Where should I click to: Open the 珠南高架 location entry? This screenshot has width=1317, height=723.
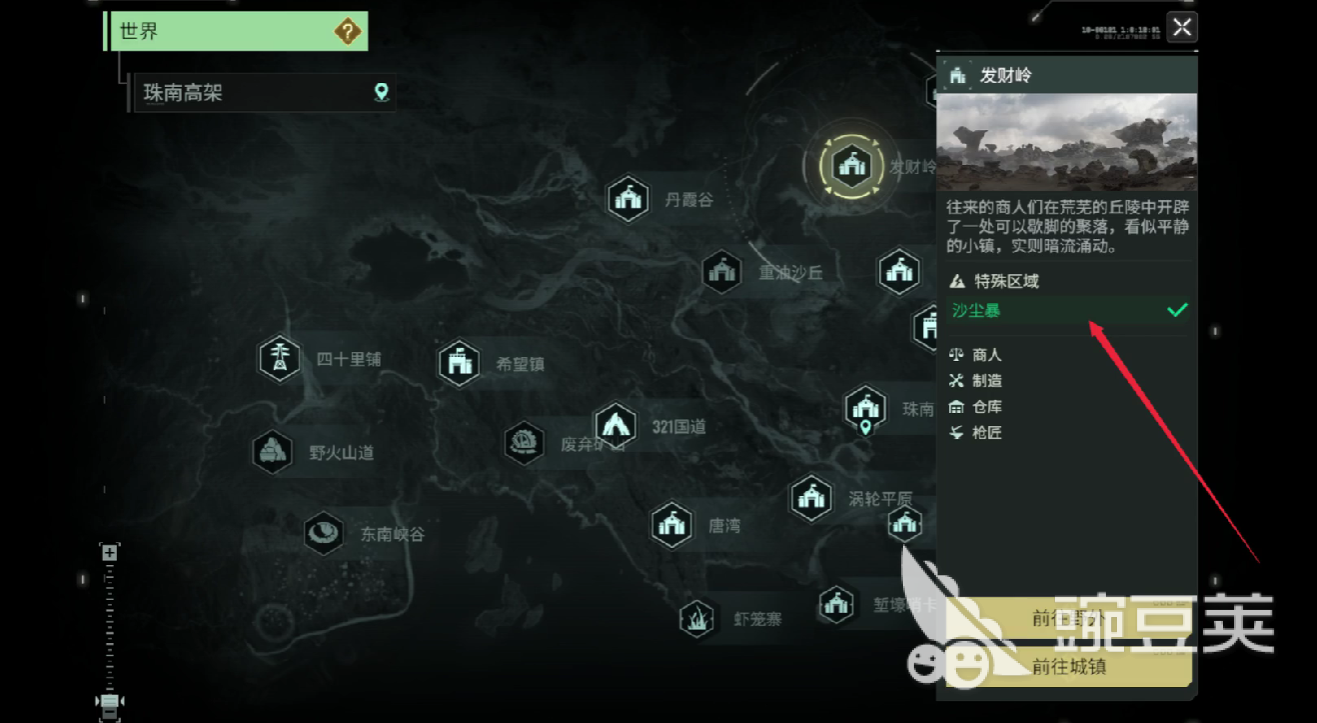coord(264,93)
